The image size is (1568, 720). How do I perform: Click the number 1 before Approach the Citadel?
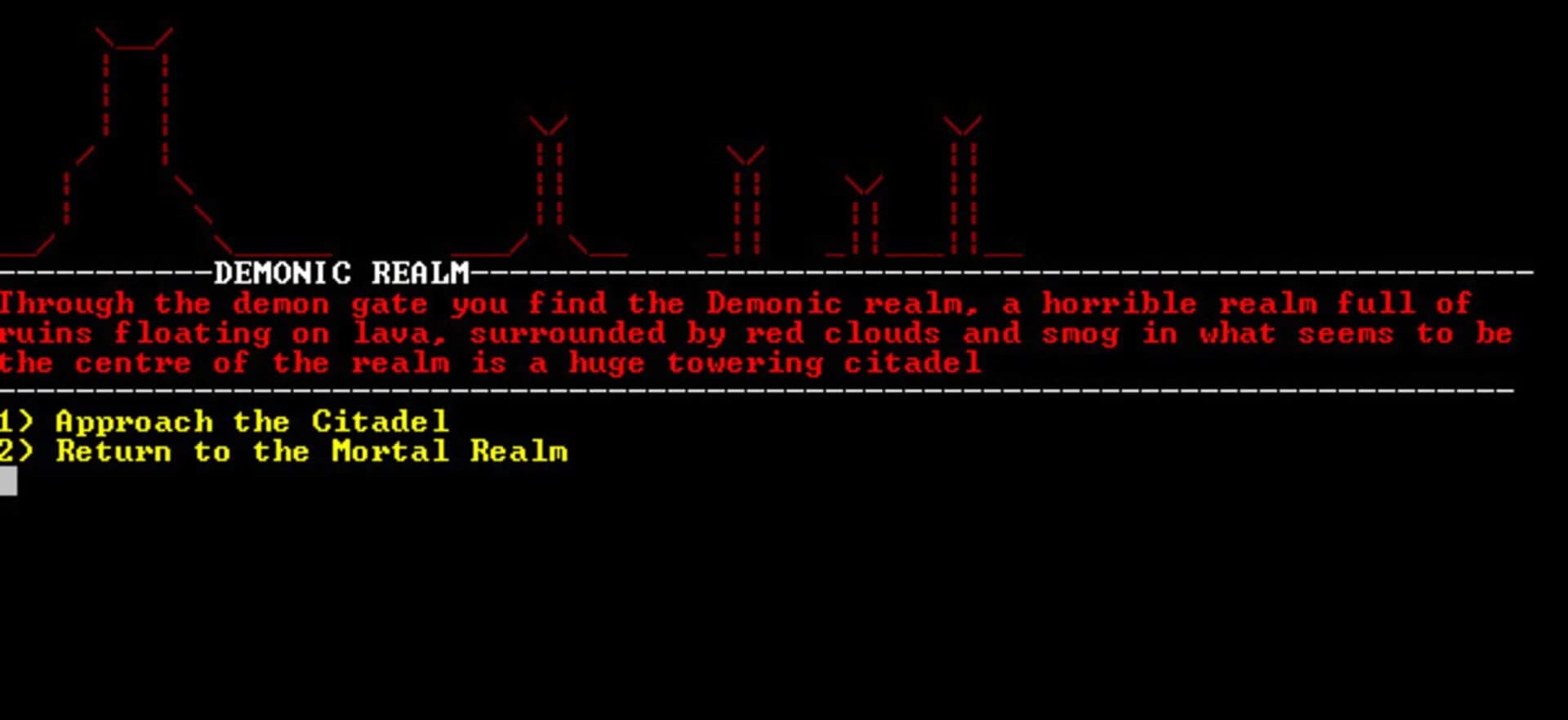tap(7, 421)
